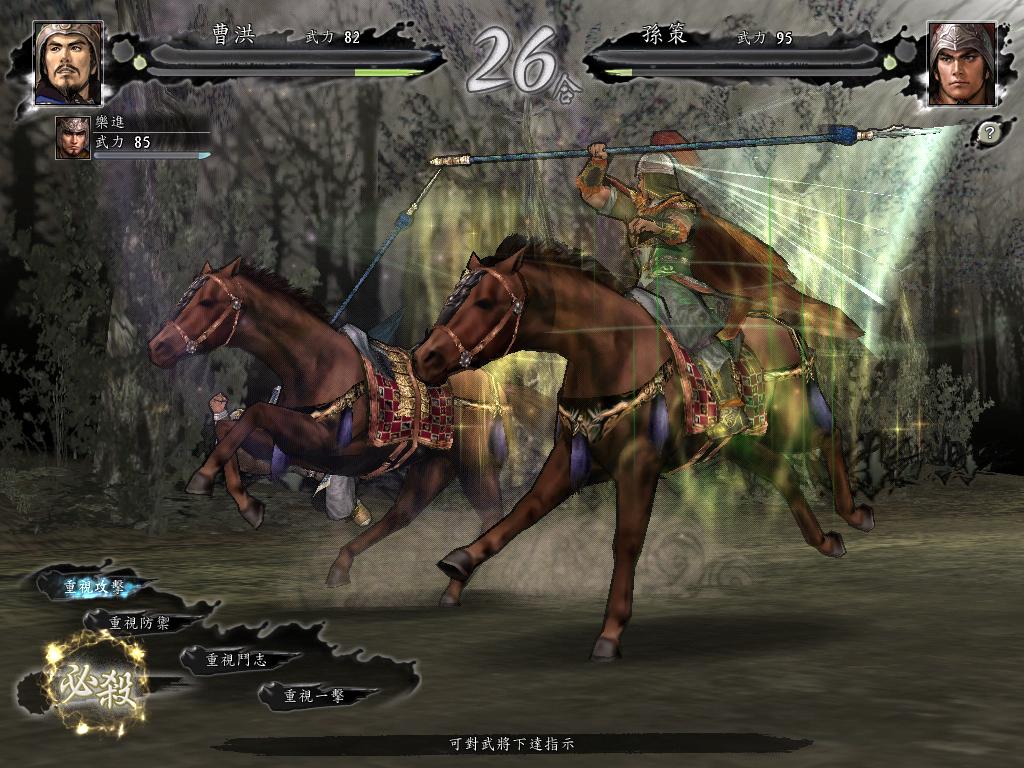Click the 樂進 reserve officer portrait

pos(73,138)
